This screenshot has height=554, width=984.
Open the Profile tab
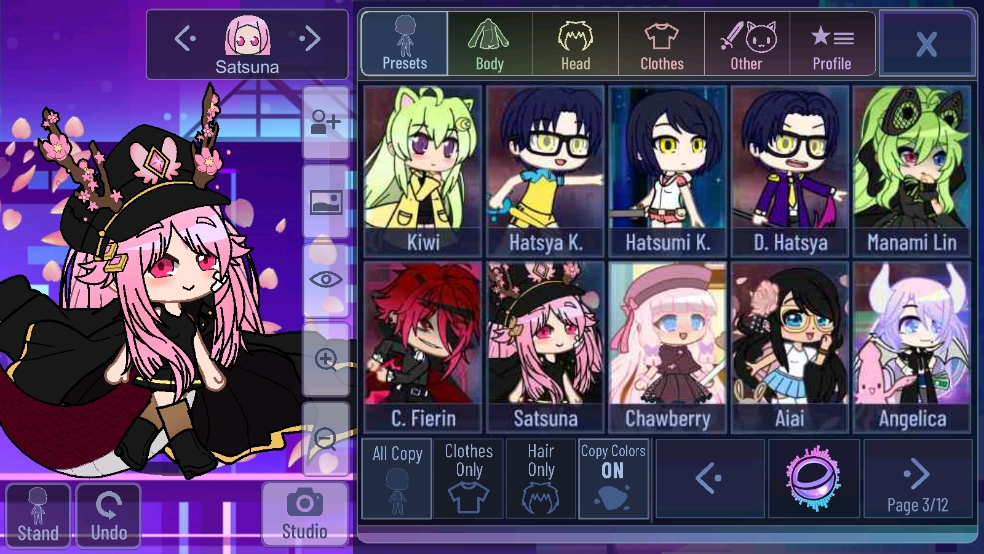tap(831, 44)
